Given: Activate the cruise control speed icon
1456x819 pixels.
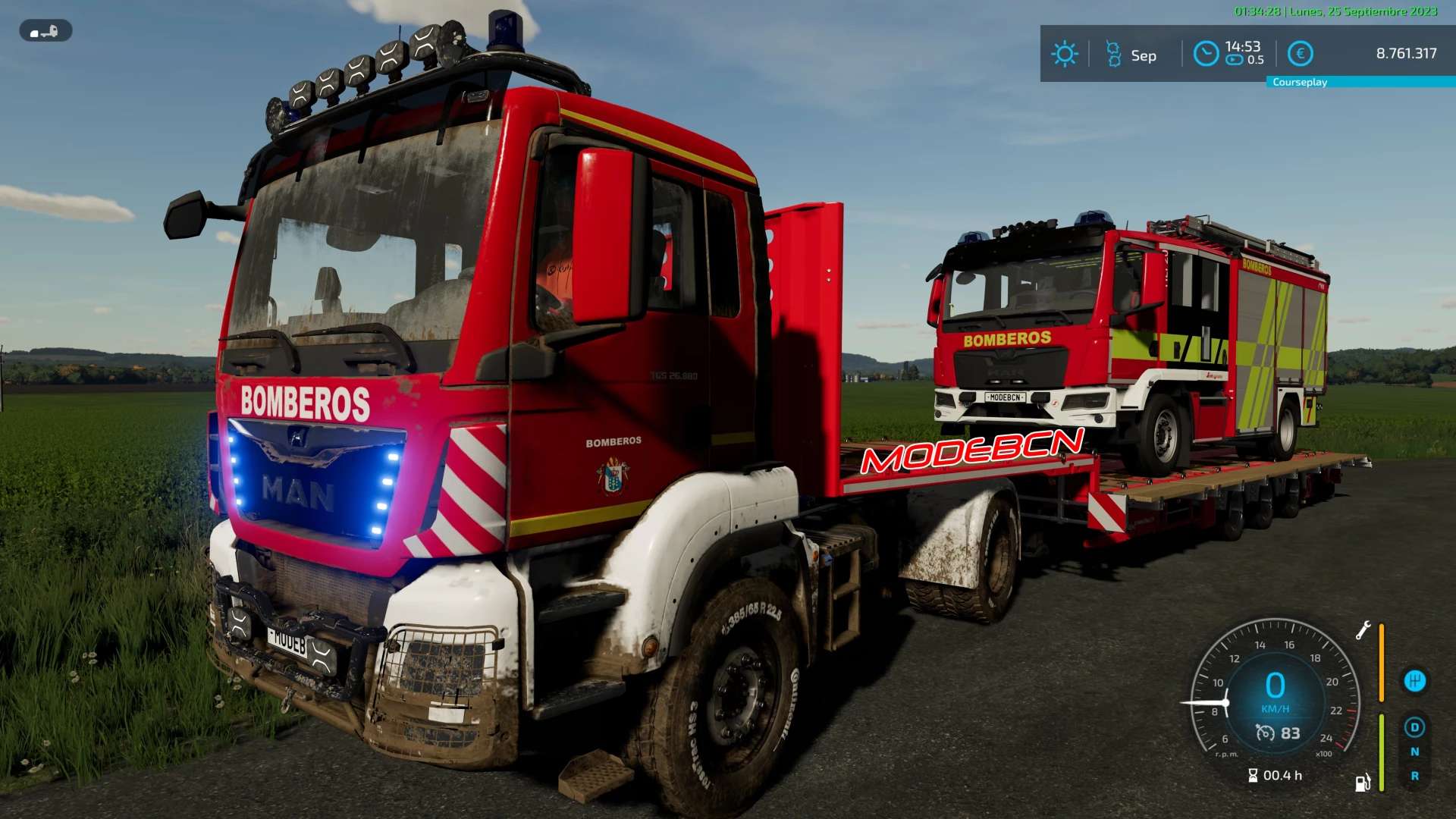Looking at the screenshot, I should 1266,733.
